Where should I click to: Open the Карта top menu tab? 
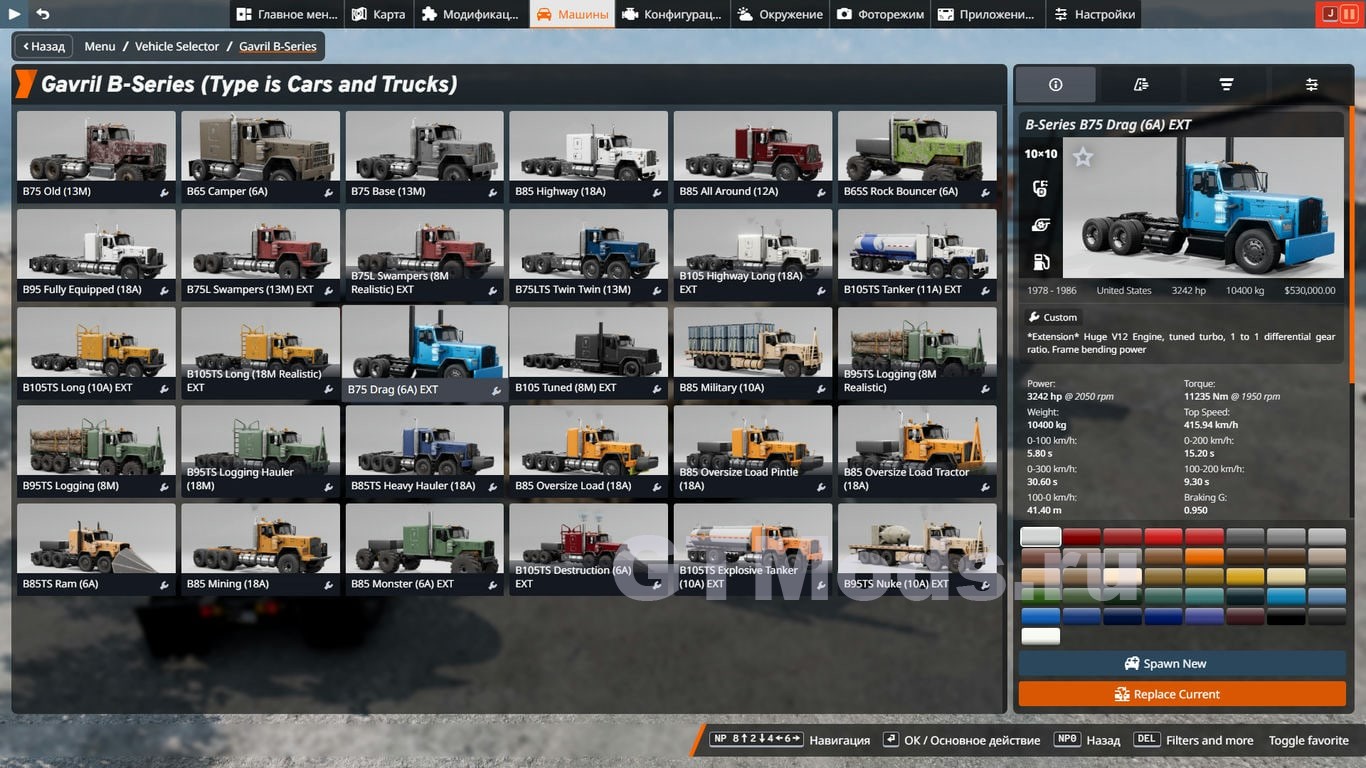pyautogui.click(x=379, y=14)
